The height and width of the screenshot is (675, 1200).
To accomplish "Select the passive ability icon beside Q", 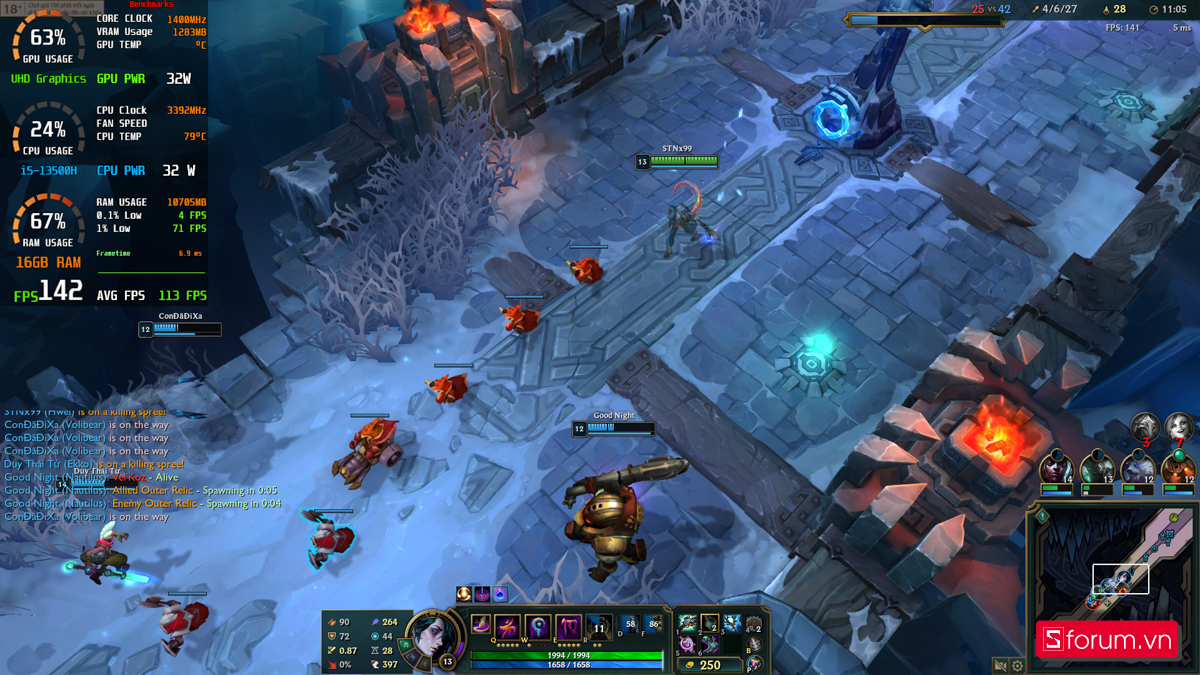I will coord(481,624).
